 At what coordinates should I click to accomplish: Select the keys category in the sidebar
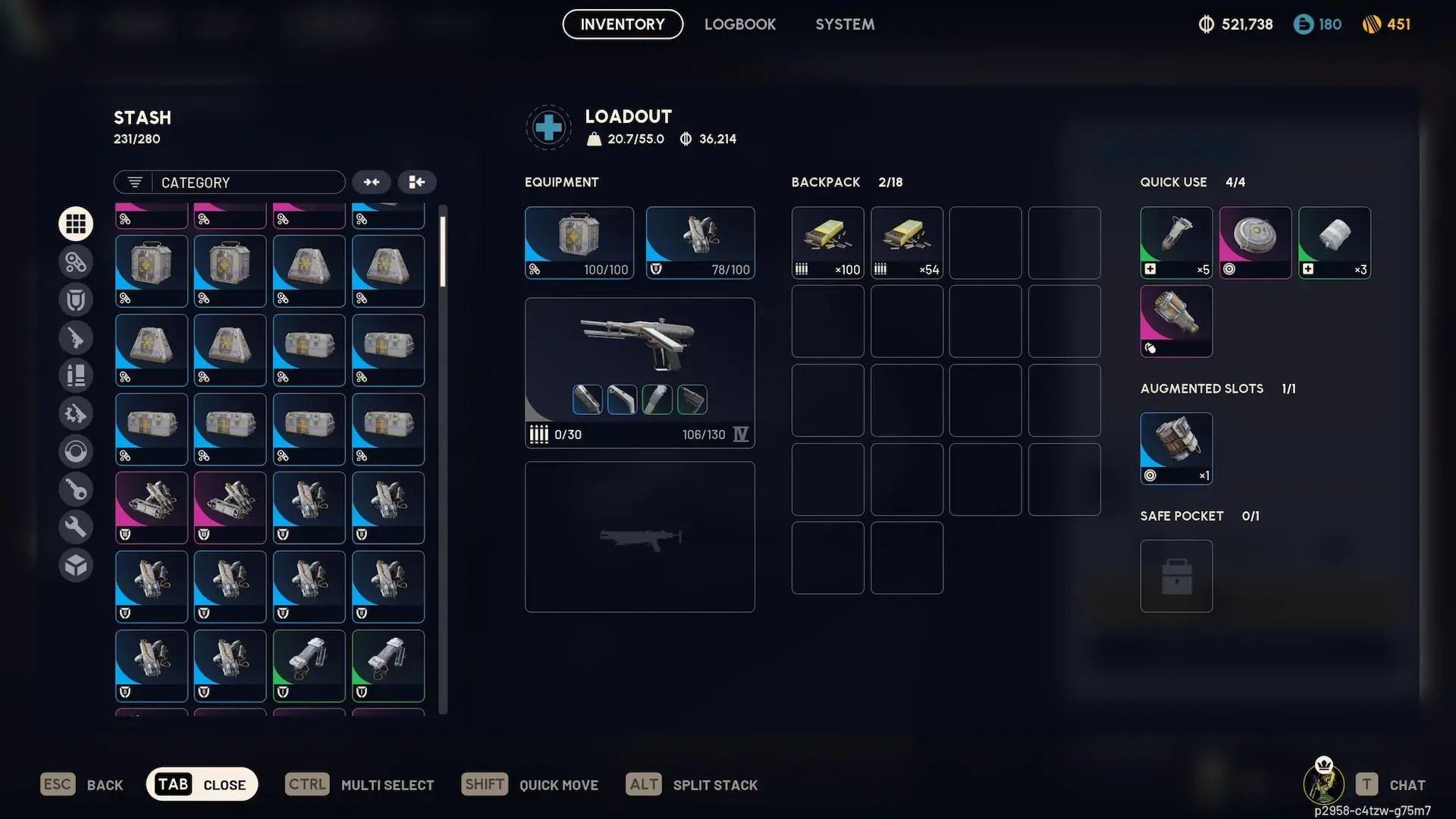76,489
